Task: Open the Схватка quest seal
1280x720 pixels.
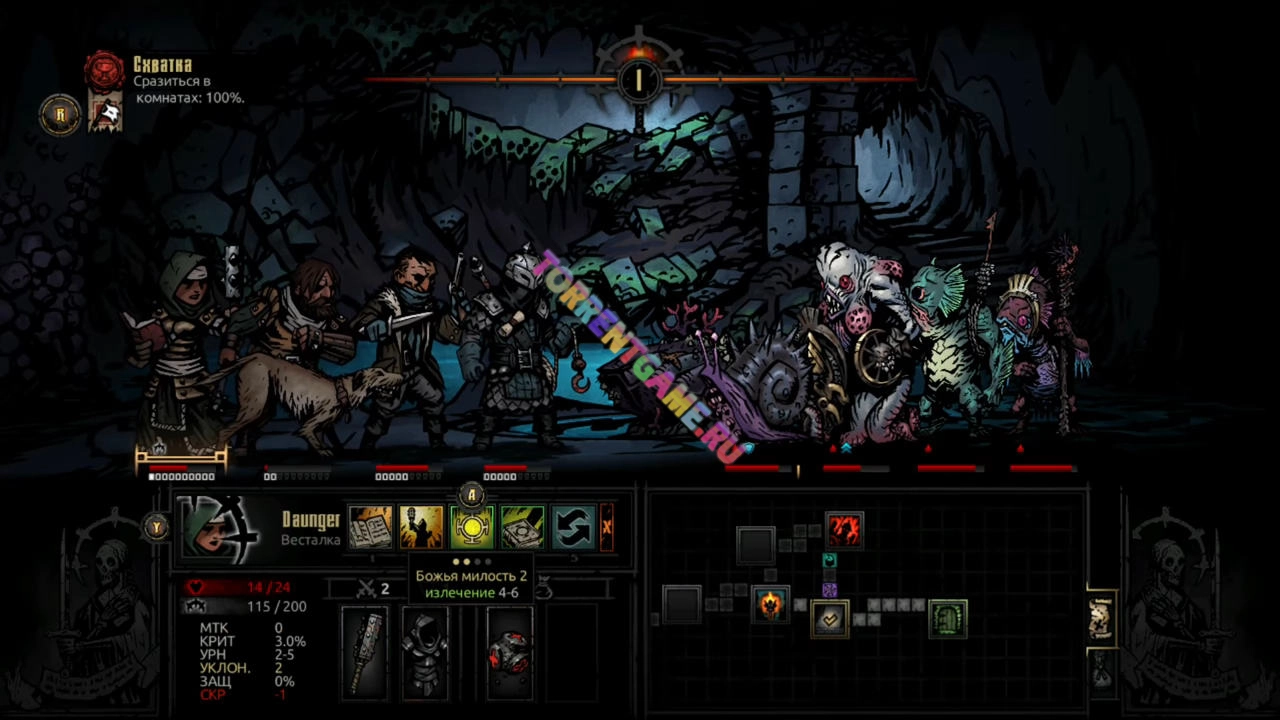Action: click(x=104, y=70)
